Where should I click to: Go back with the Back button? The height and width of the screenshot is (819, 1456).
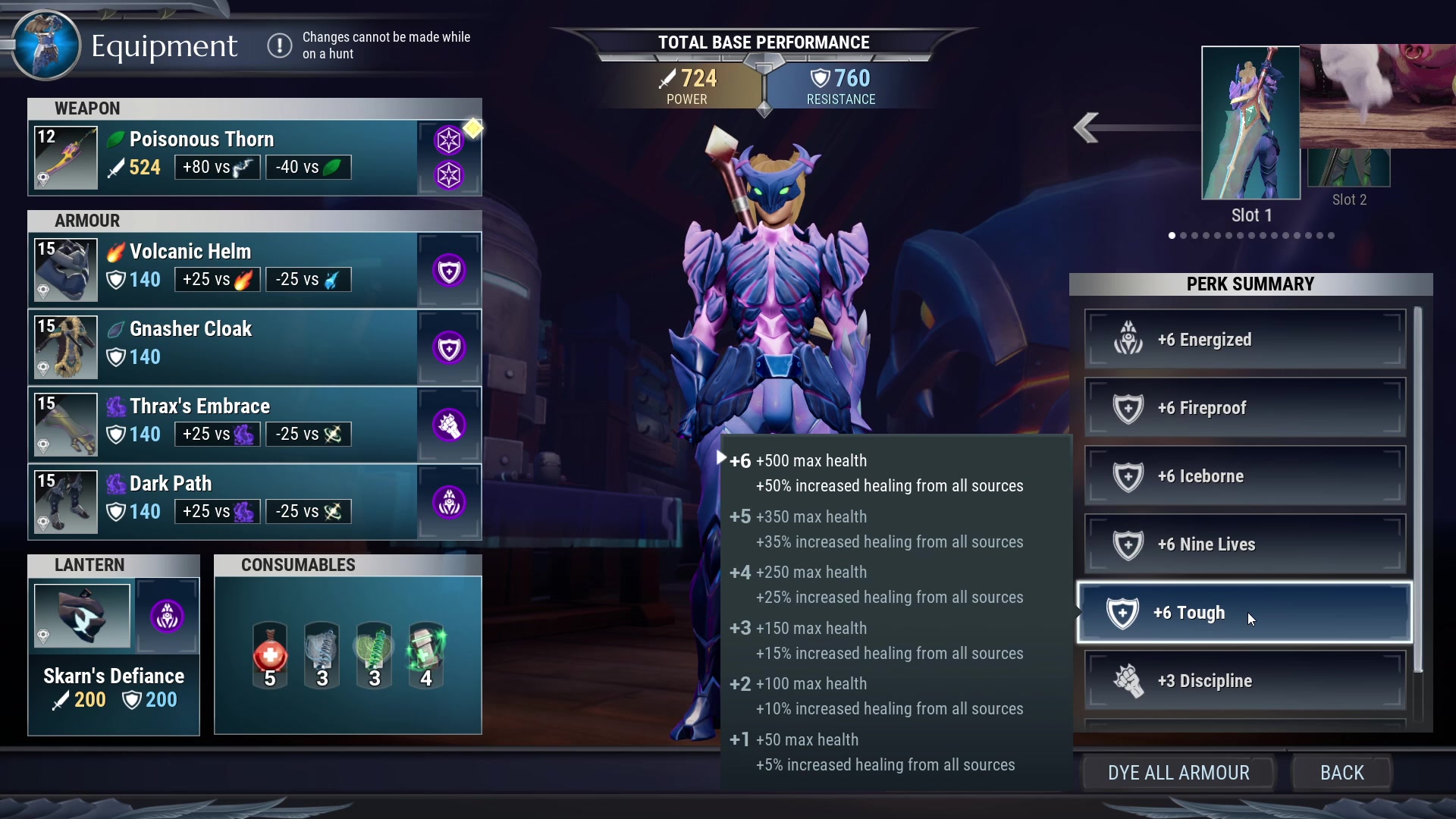pyautogui.click(x=1341, y=773)
